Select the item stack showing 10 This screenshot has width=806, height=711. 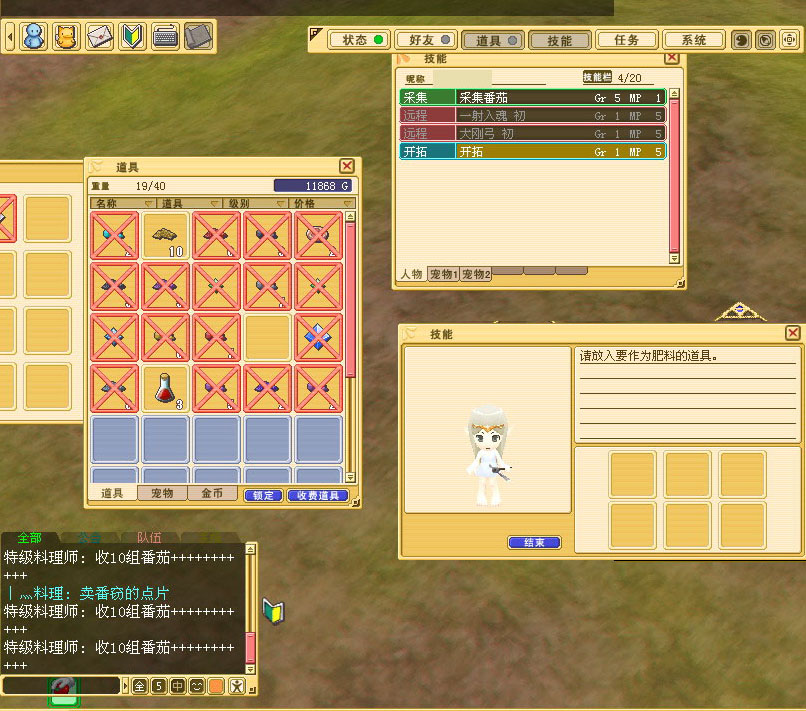167,236
